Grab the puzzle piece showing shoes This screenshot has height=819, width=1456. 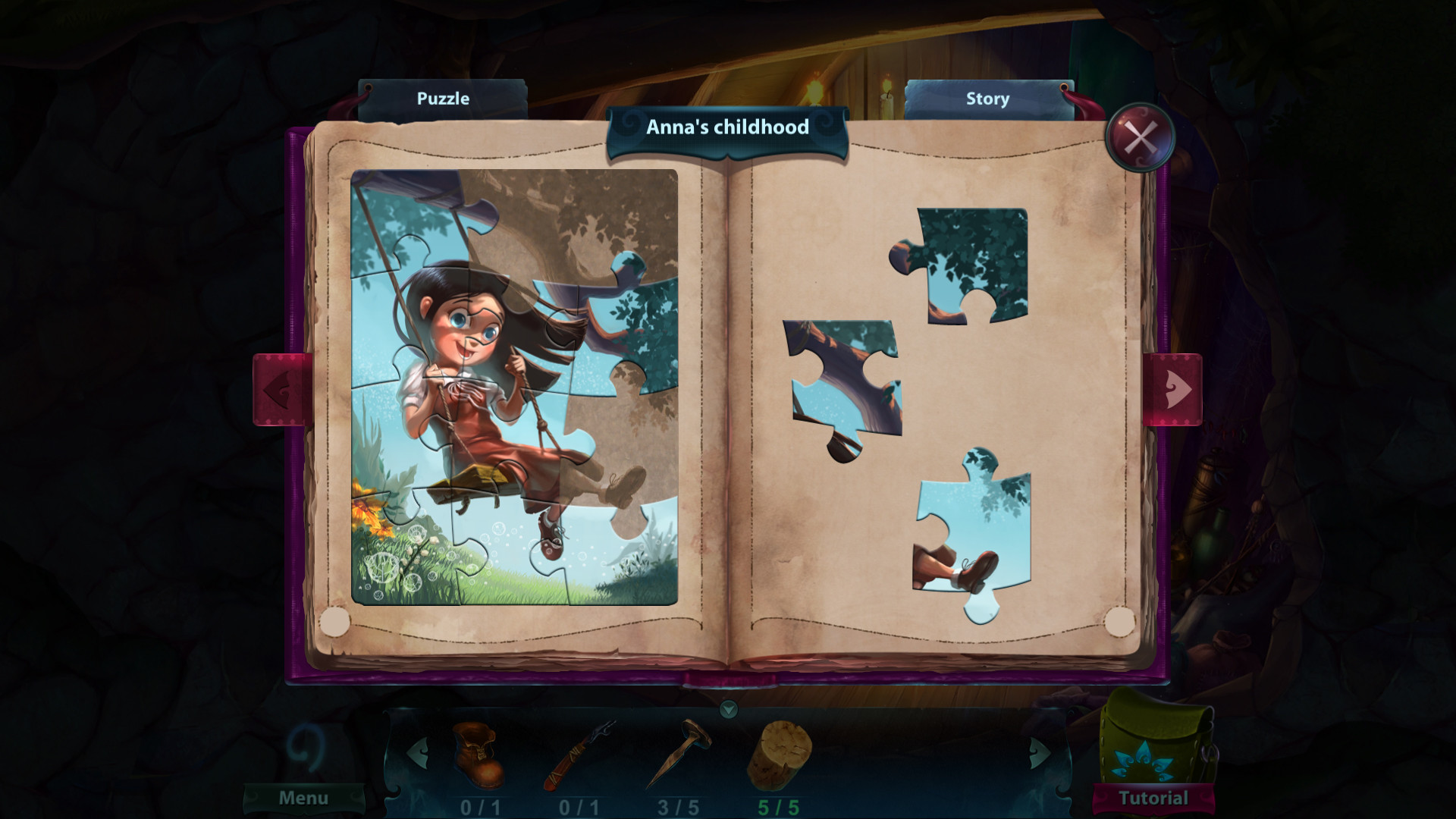pyautogui.click(x=969, y=538)
